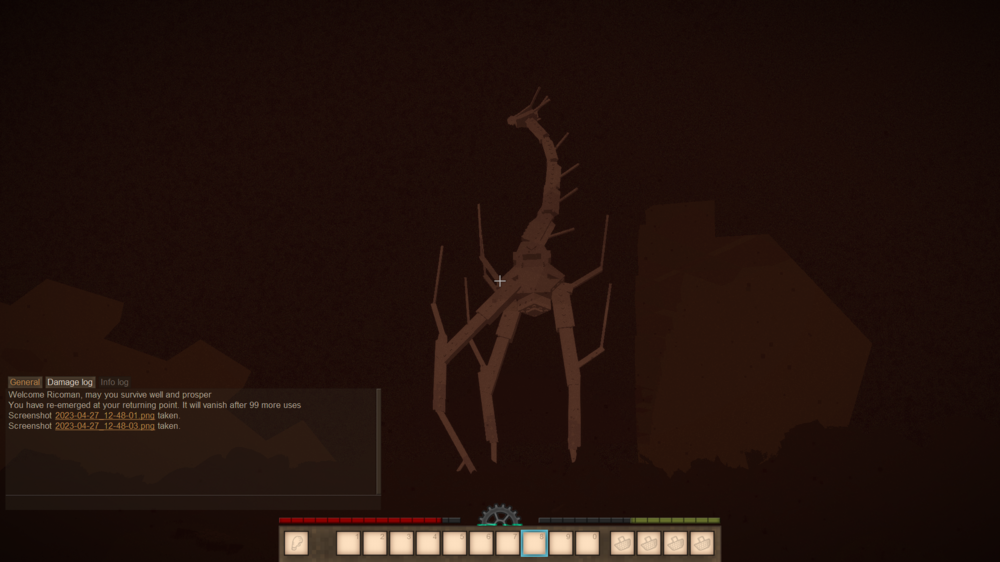Select the highlighted hotbar slot 8
The image size is (1000, 562).
(x=535, y=543)
